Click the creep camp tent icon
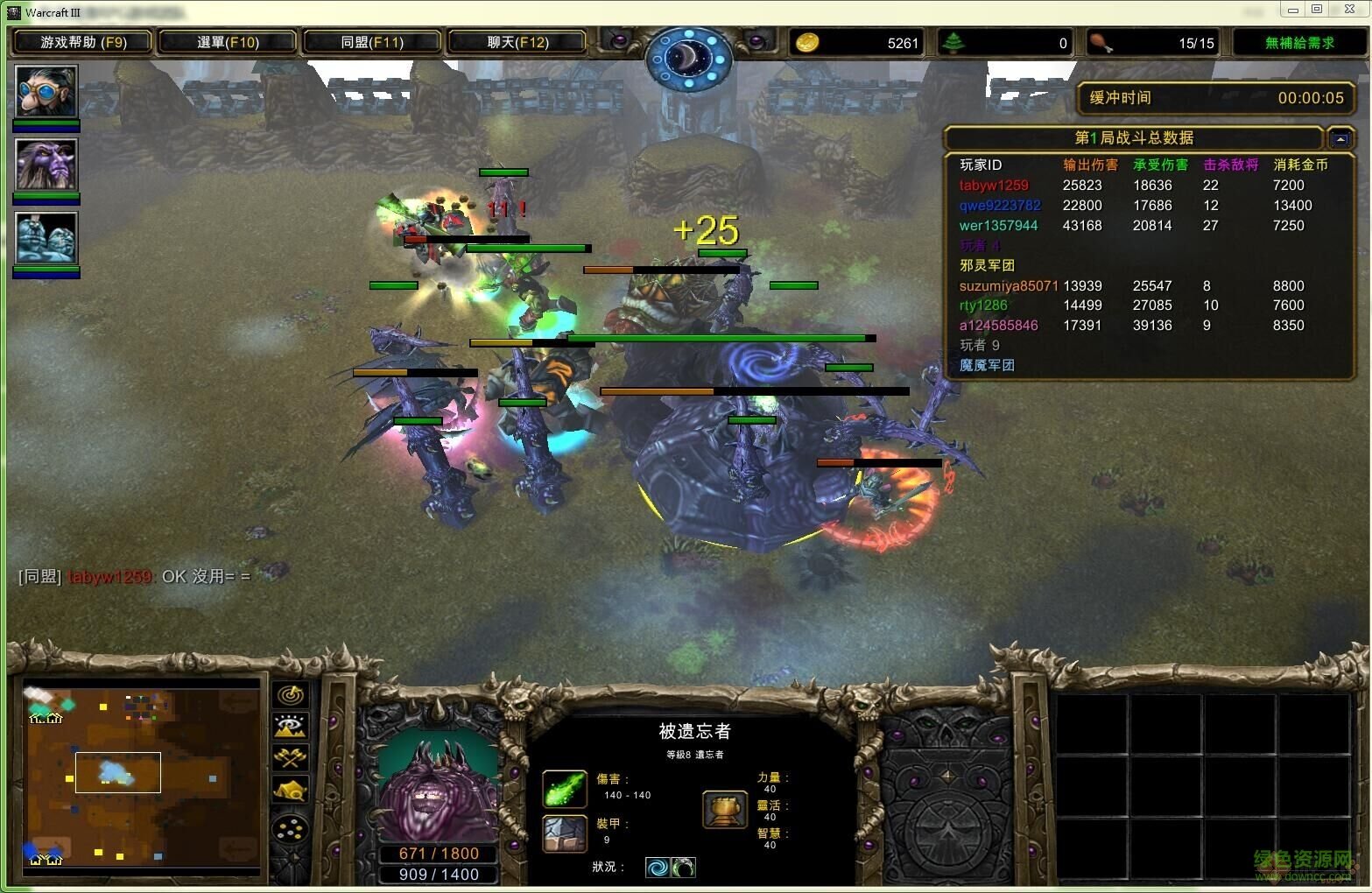The width and height of the screenshot is (1372, 893). (289, 790)
